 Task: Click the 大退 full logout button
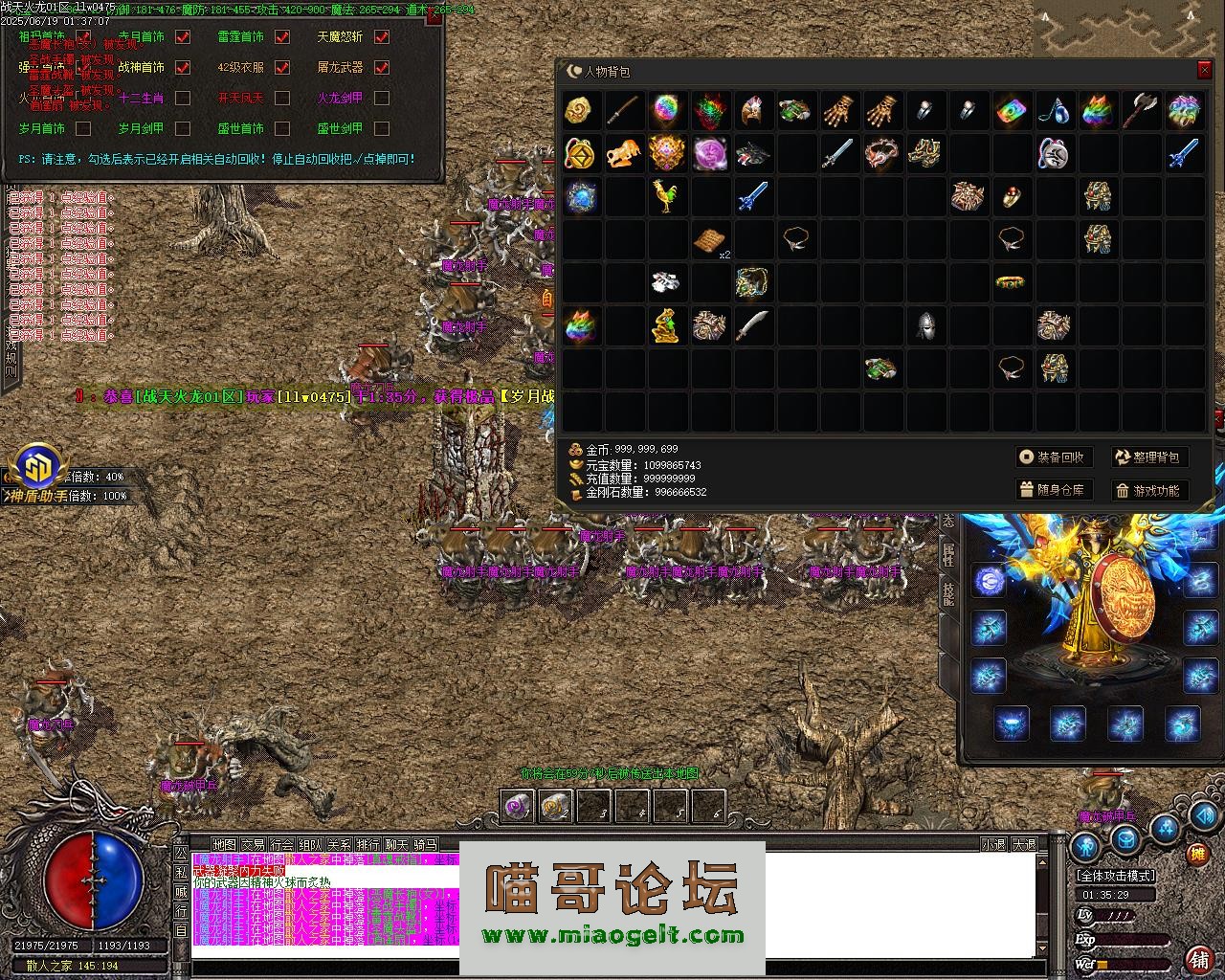pyautogui.click(x=1025, y=845)
